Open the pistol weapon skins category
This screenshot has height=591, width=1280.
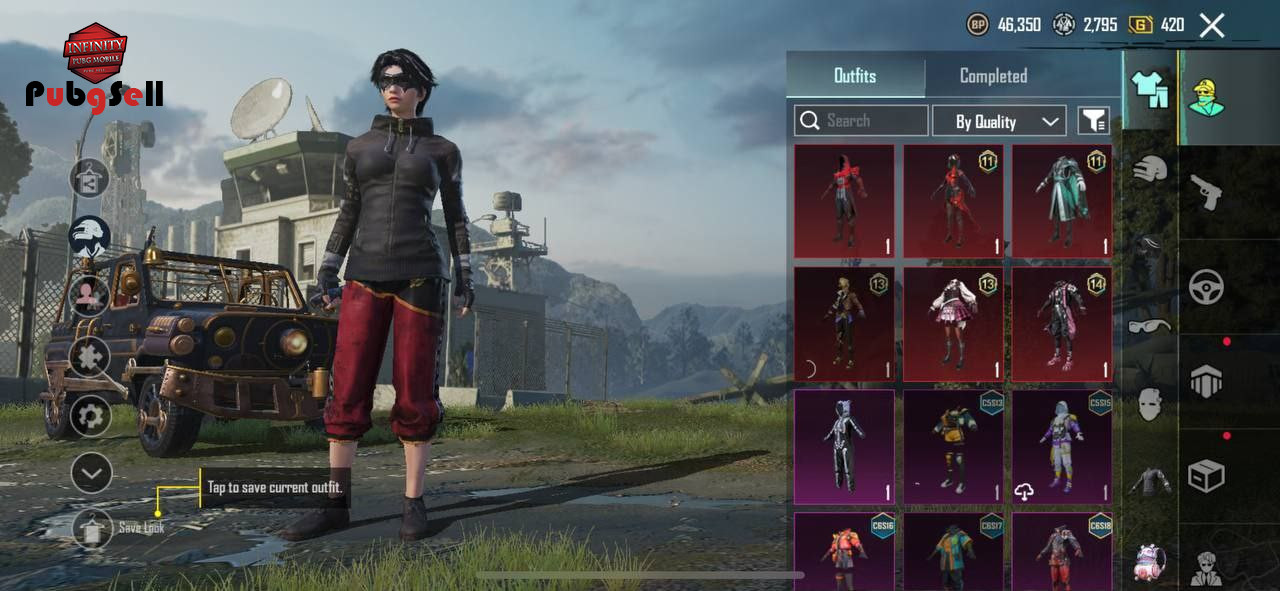[1206, 190]
